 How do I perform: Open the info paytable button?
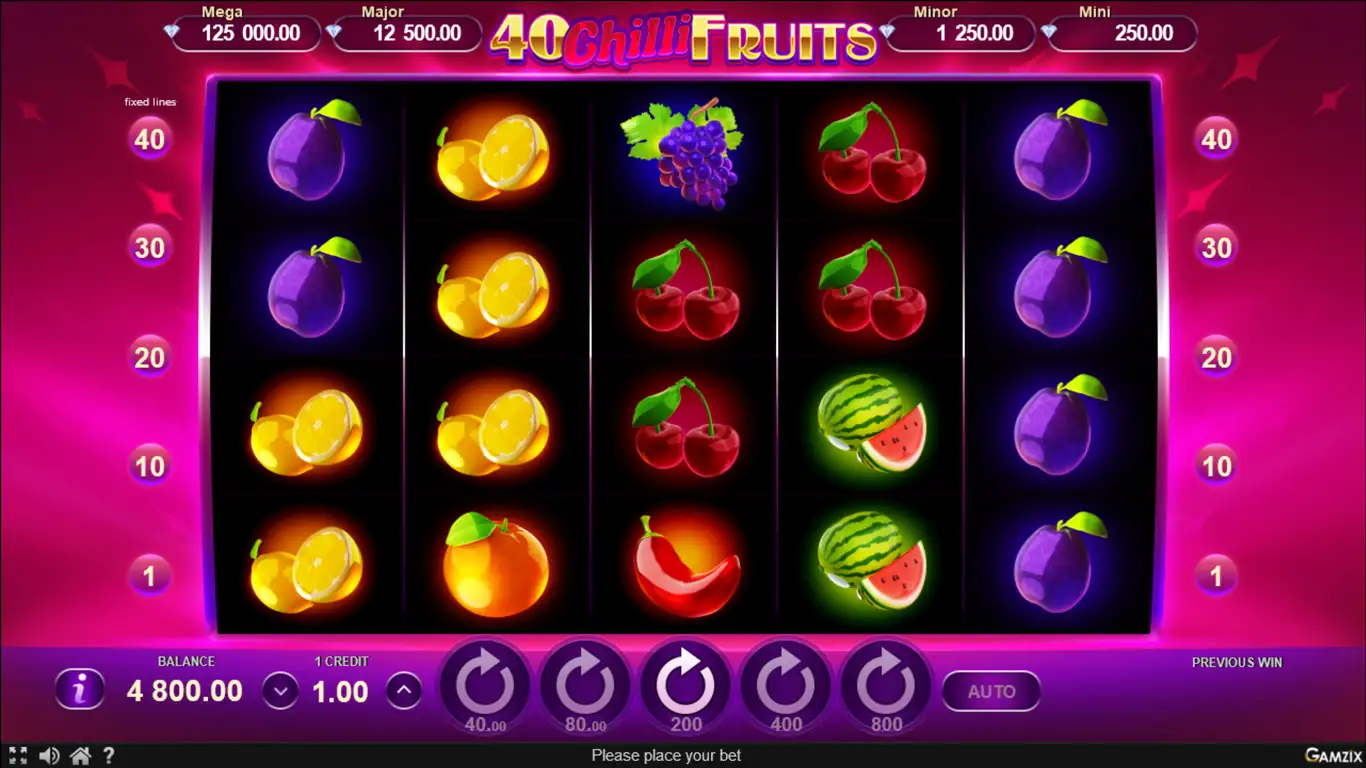click(80, 689)
